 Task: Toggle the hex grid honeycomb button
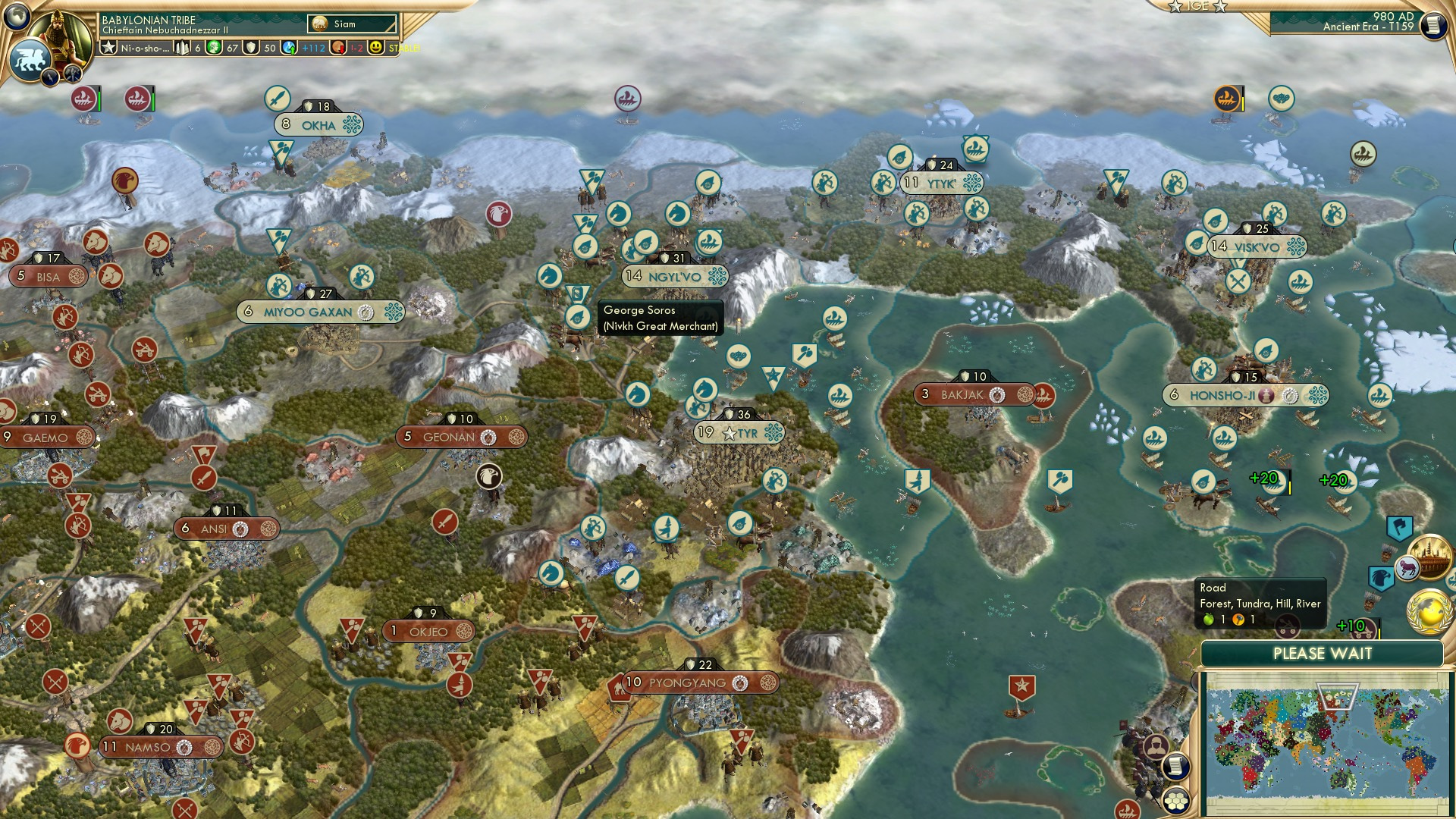(1175, 801)
